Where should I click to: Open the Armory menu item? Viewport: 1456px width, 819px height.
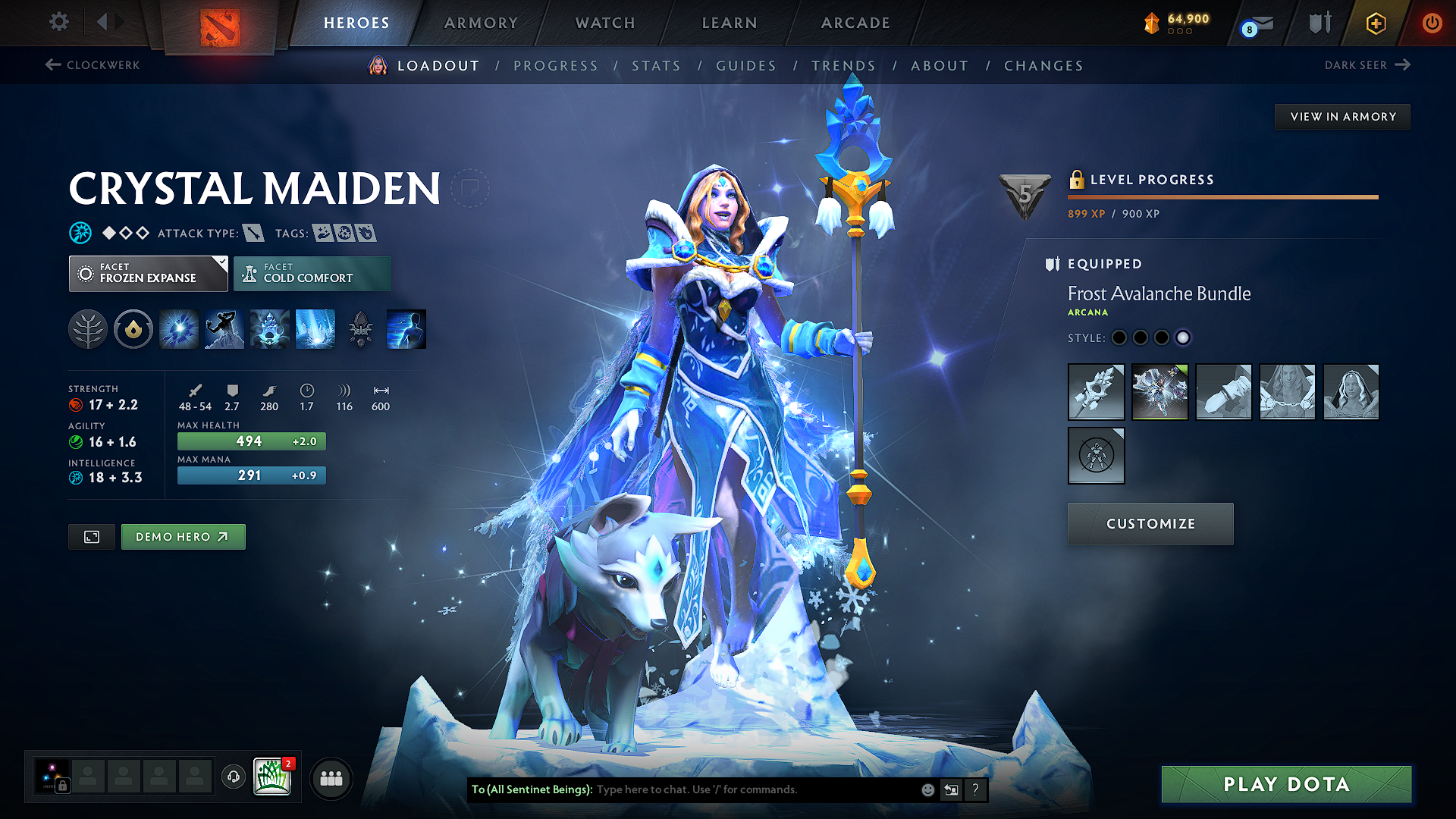pos(481,23)
